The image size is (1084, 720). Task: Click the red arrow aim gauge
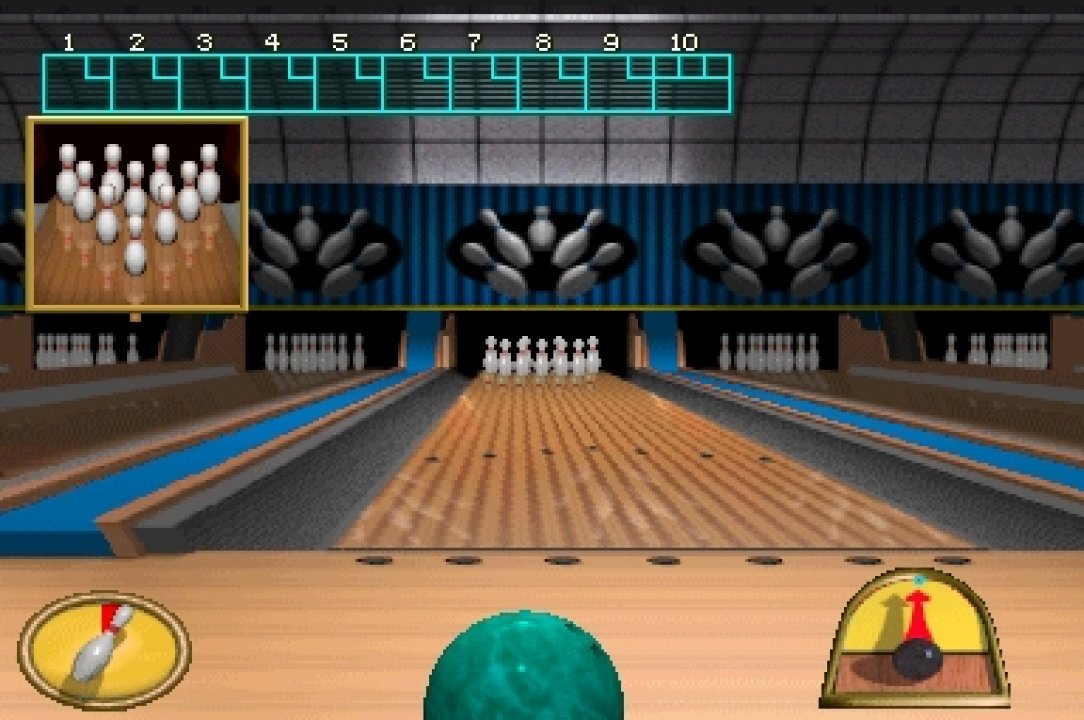(914, 638)
